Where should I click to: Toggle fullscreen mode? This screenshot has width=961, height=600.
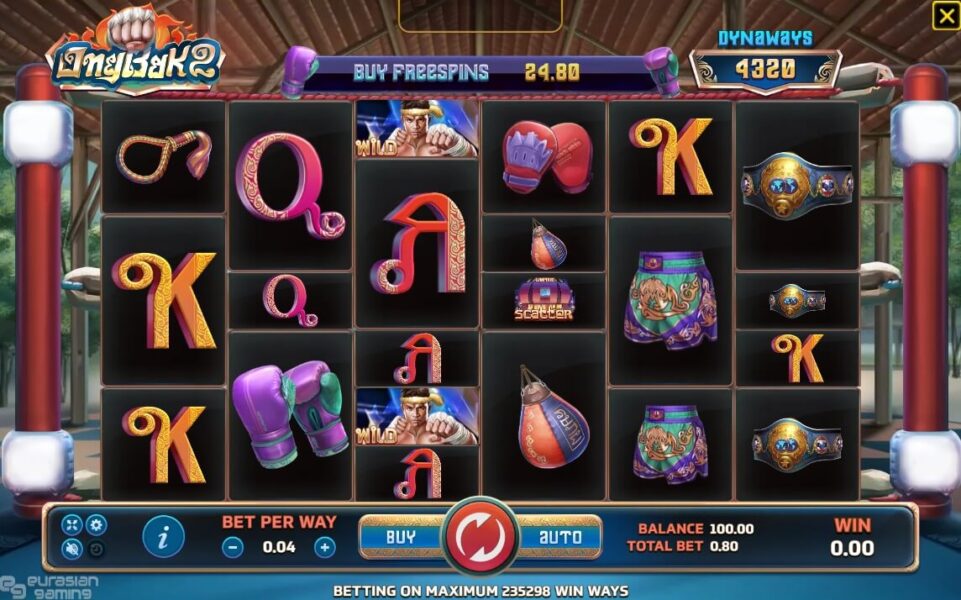coord(72,525)
